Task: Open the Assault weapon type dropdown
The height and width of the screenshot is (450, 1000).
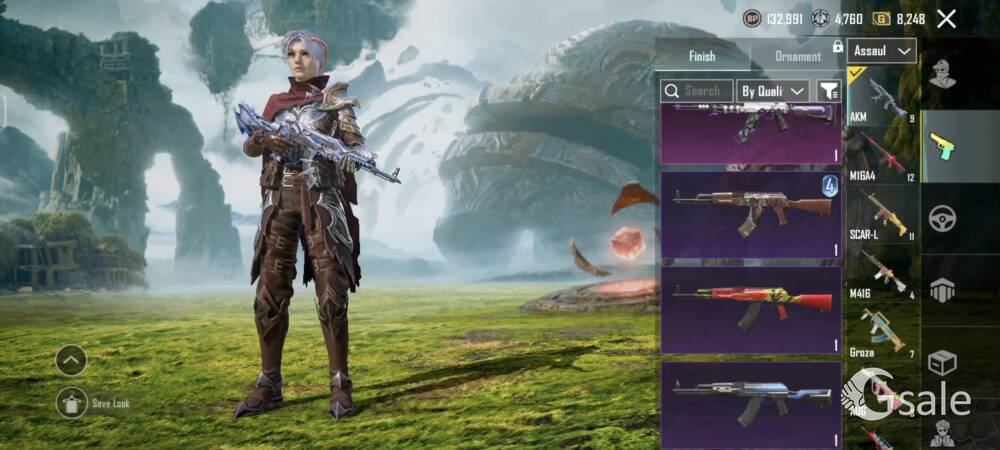Action: click(881, 50)
